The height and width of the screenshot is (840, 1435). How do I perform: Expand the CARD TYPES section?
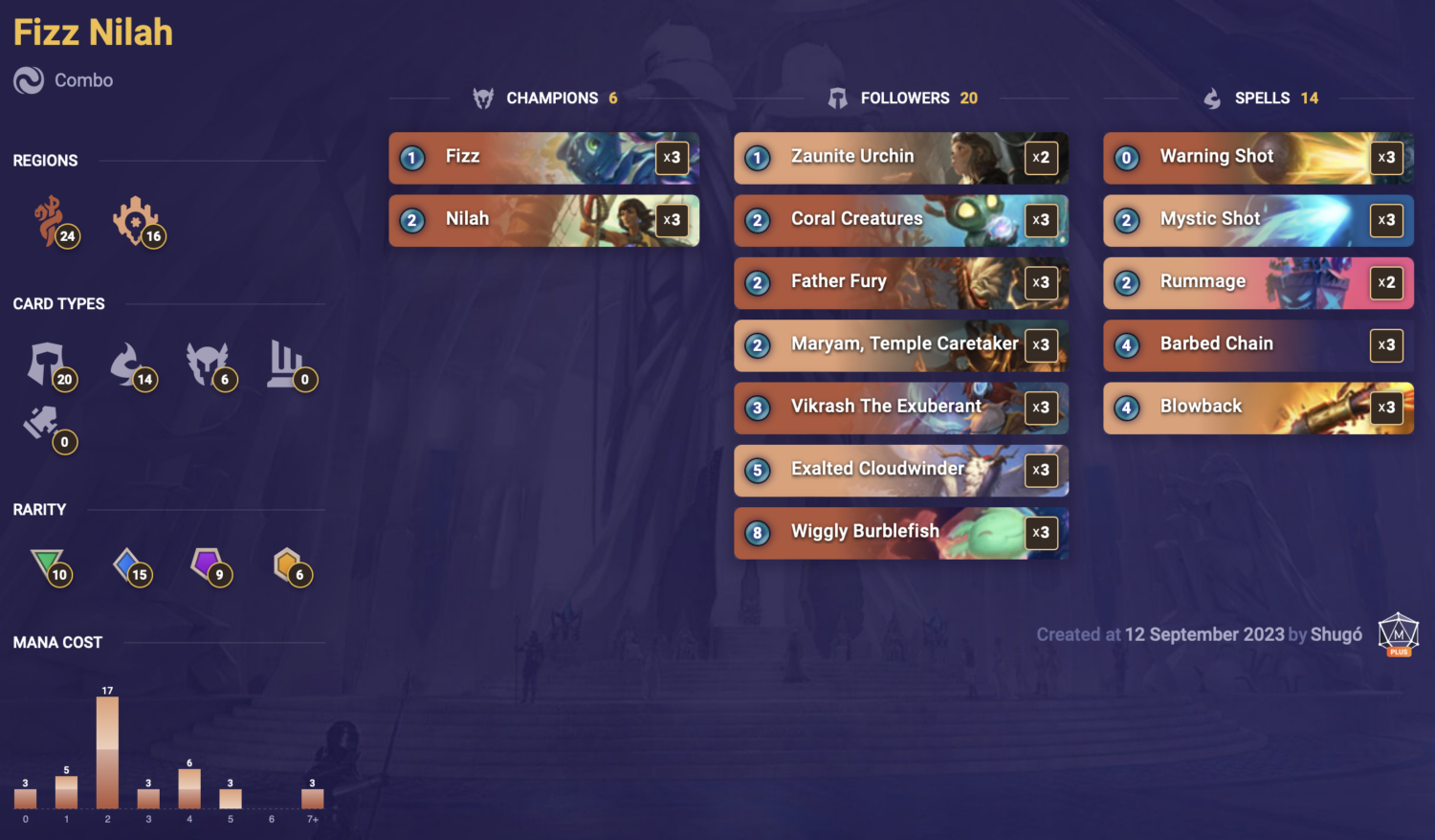pos(59,303)
